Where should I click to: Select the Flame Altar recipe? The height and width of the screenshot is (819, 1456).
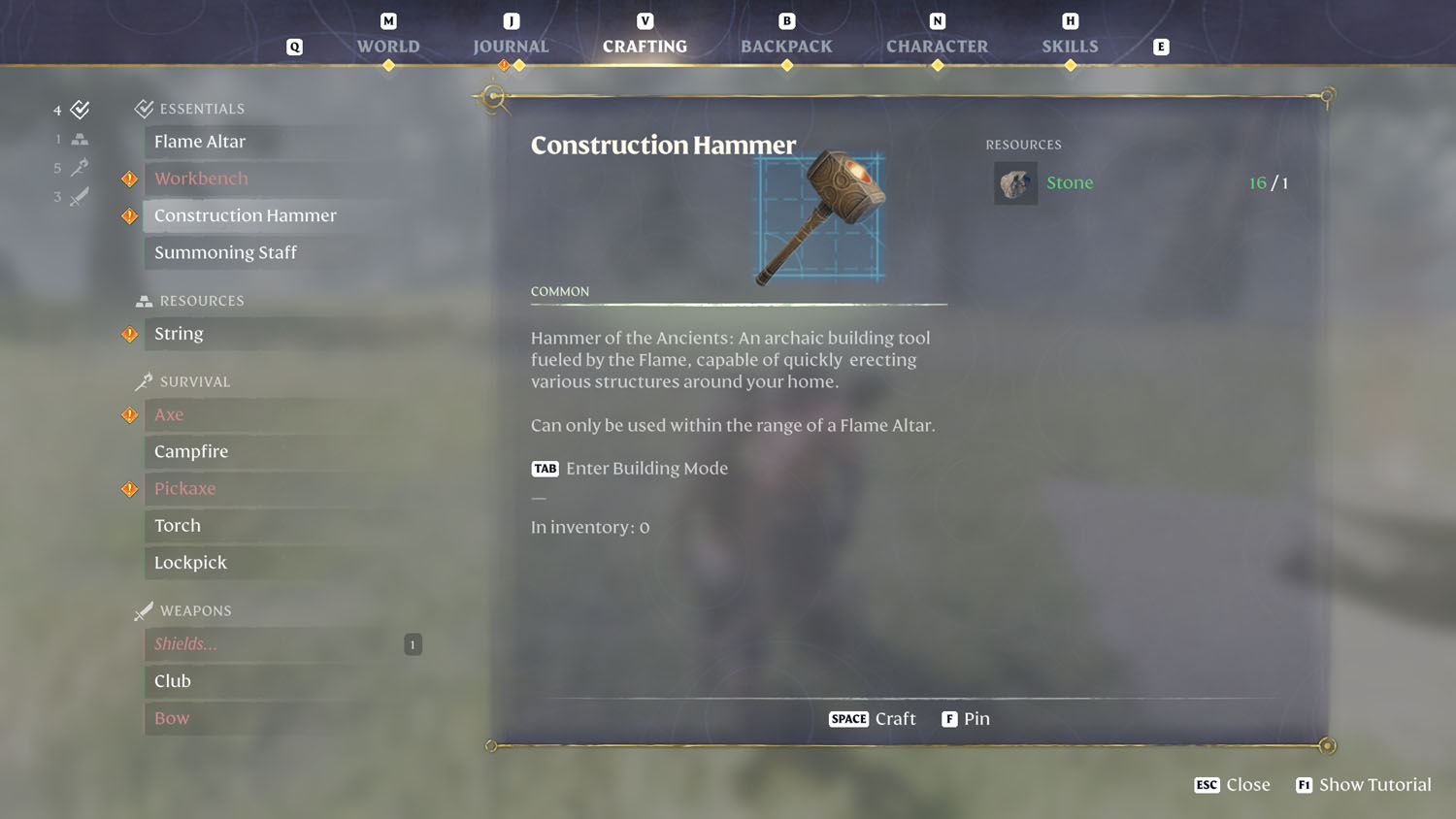200,142
